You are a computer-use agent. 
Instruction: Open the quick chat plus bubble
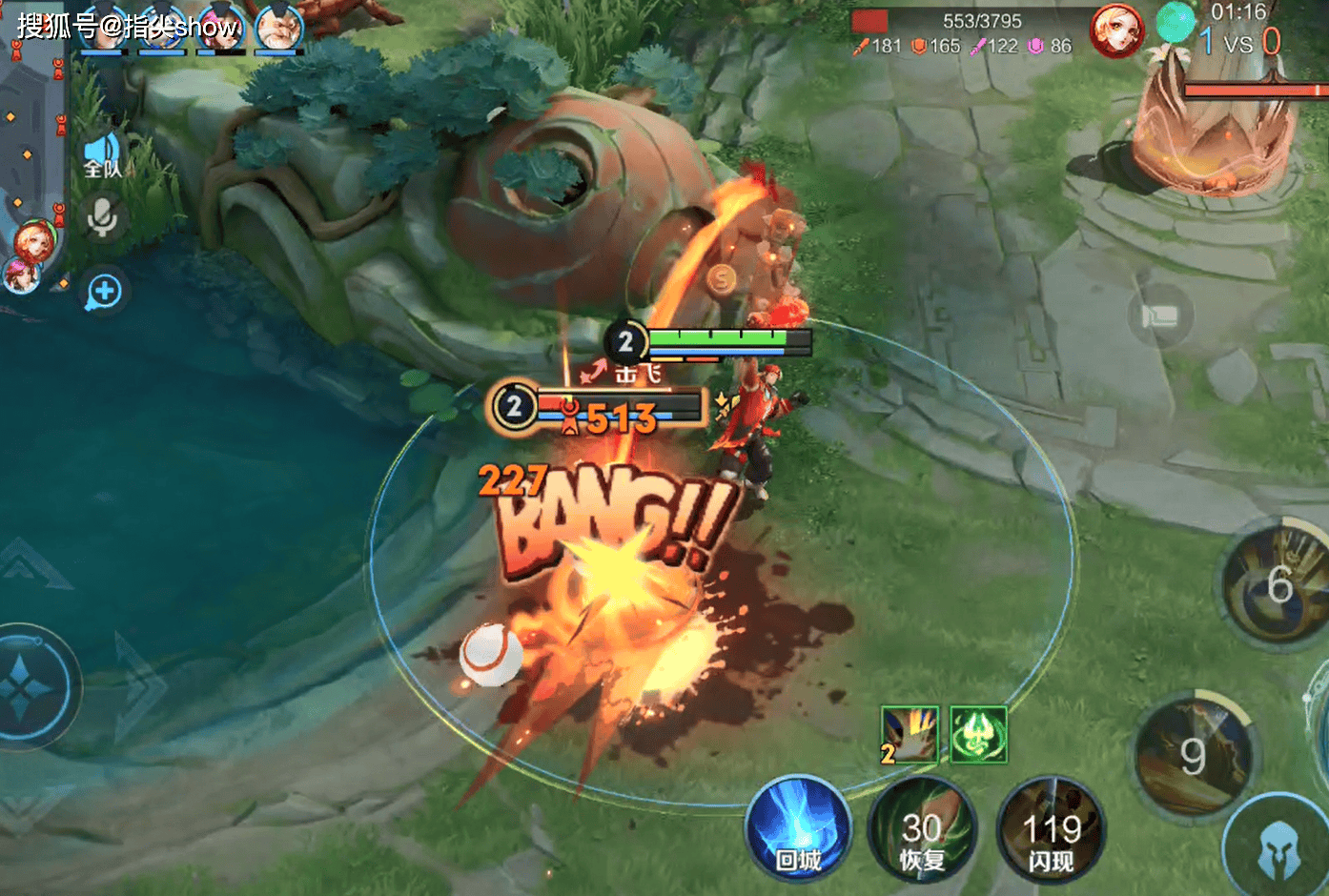click(104, 292)
